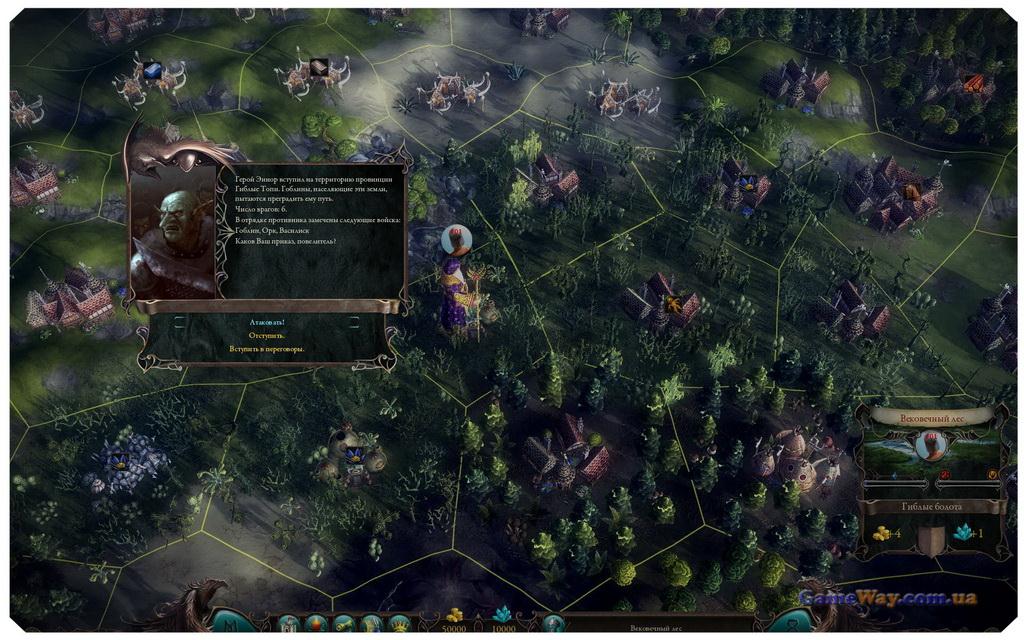Image resolution: width=1024 pixels, height=640 pixels.
Task: Click the shield emblem in the province panel
Action: click(x=933, y=538)
